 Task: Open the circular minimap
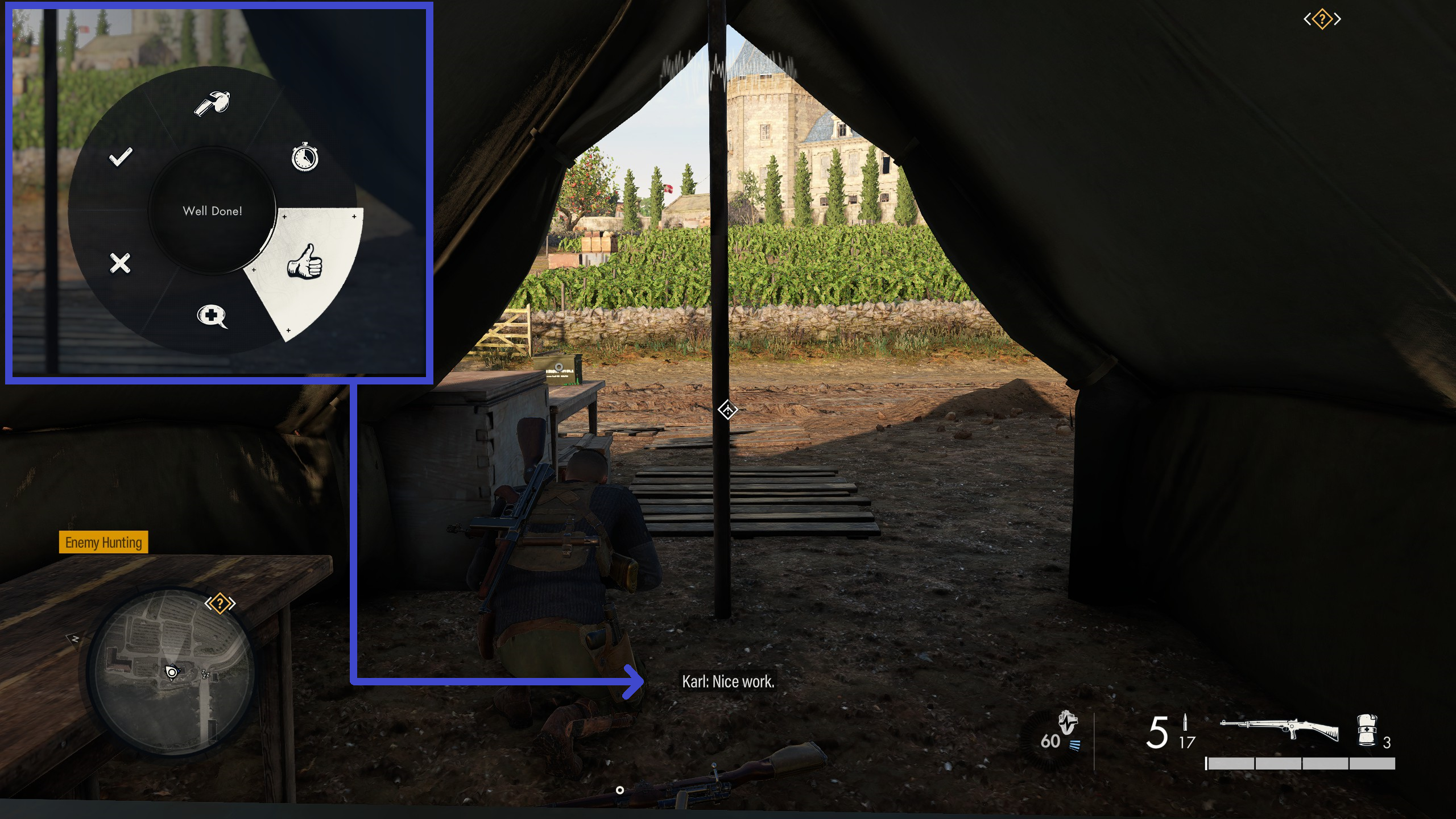(171, 671)
